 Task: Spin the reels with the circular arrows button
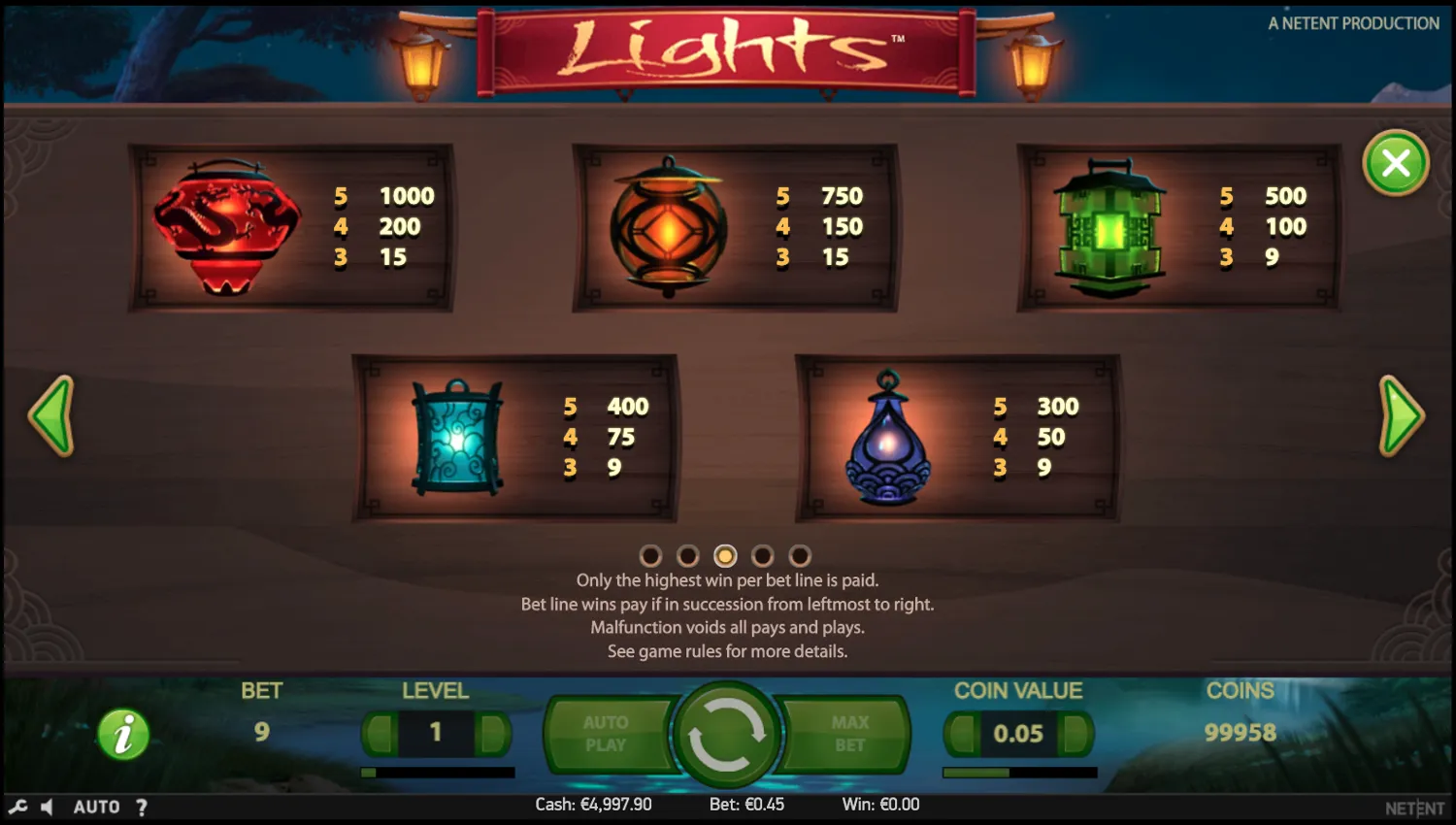point(728,735)
